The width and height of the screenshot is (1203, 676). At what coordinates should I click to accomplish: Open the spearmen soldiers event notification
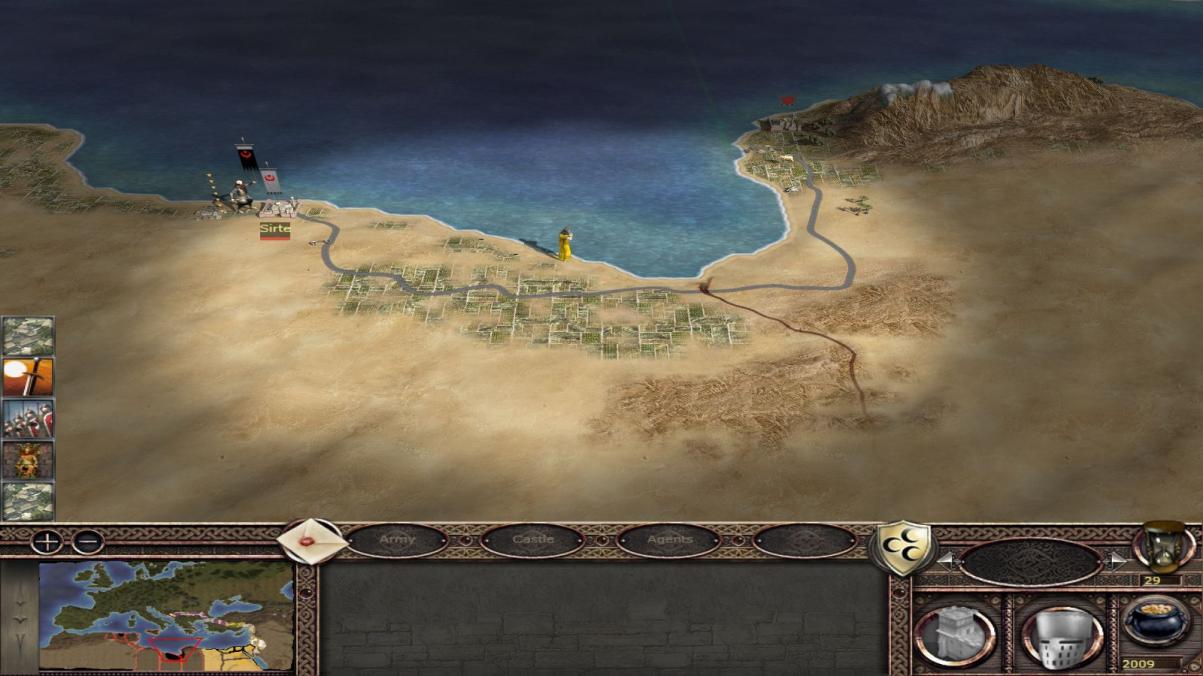(x=28, y=418)
